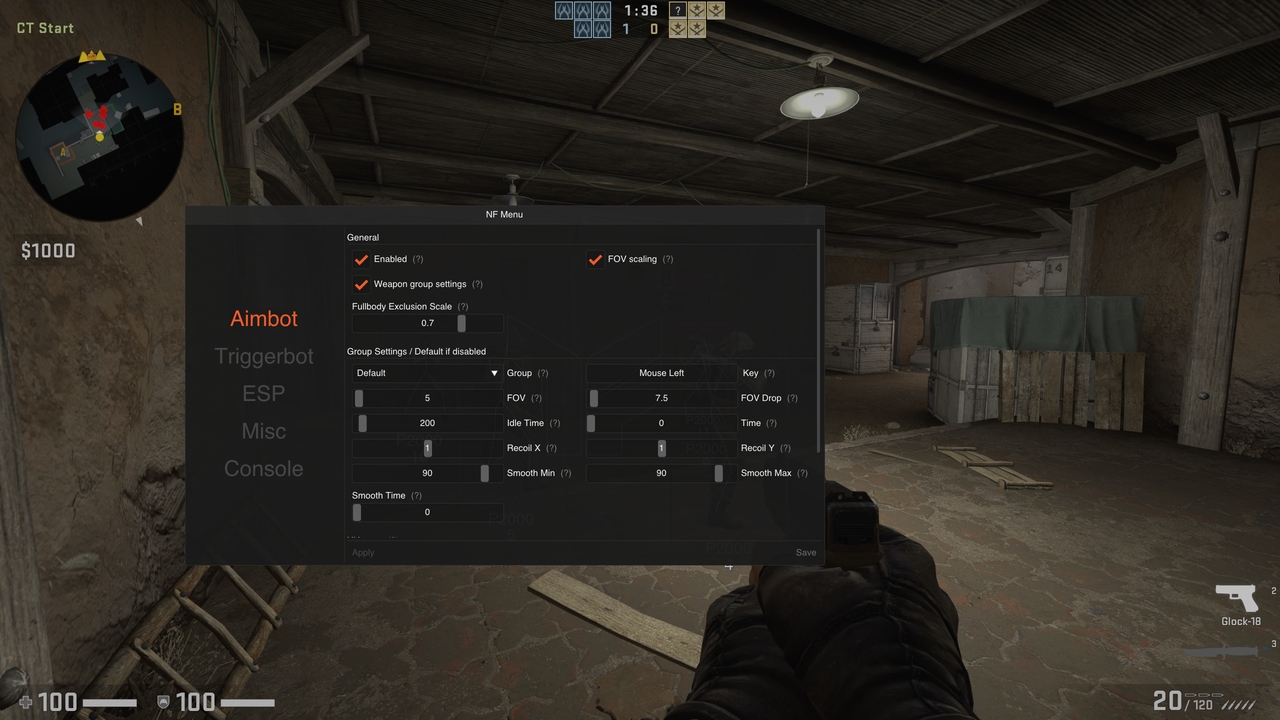Screen dimensions: 1280x720
Task: Click the FOV Drop slider
Action: 661,398
